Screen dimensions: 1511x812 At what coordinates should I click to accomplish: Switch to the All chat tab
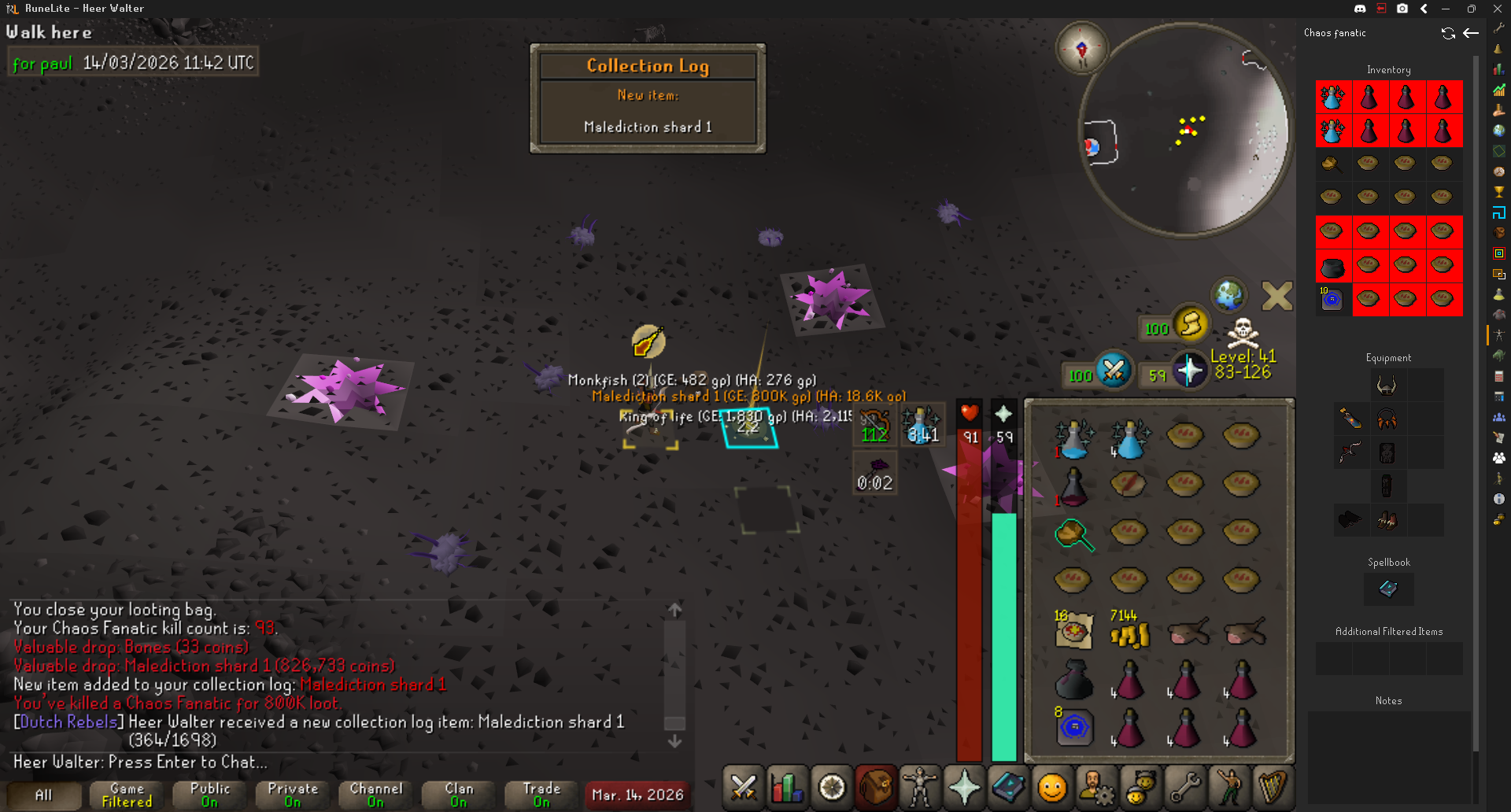click(44, 795)
